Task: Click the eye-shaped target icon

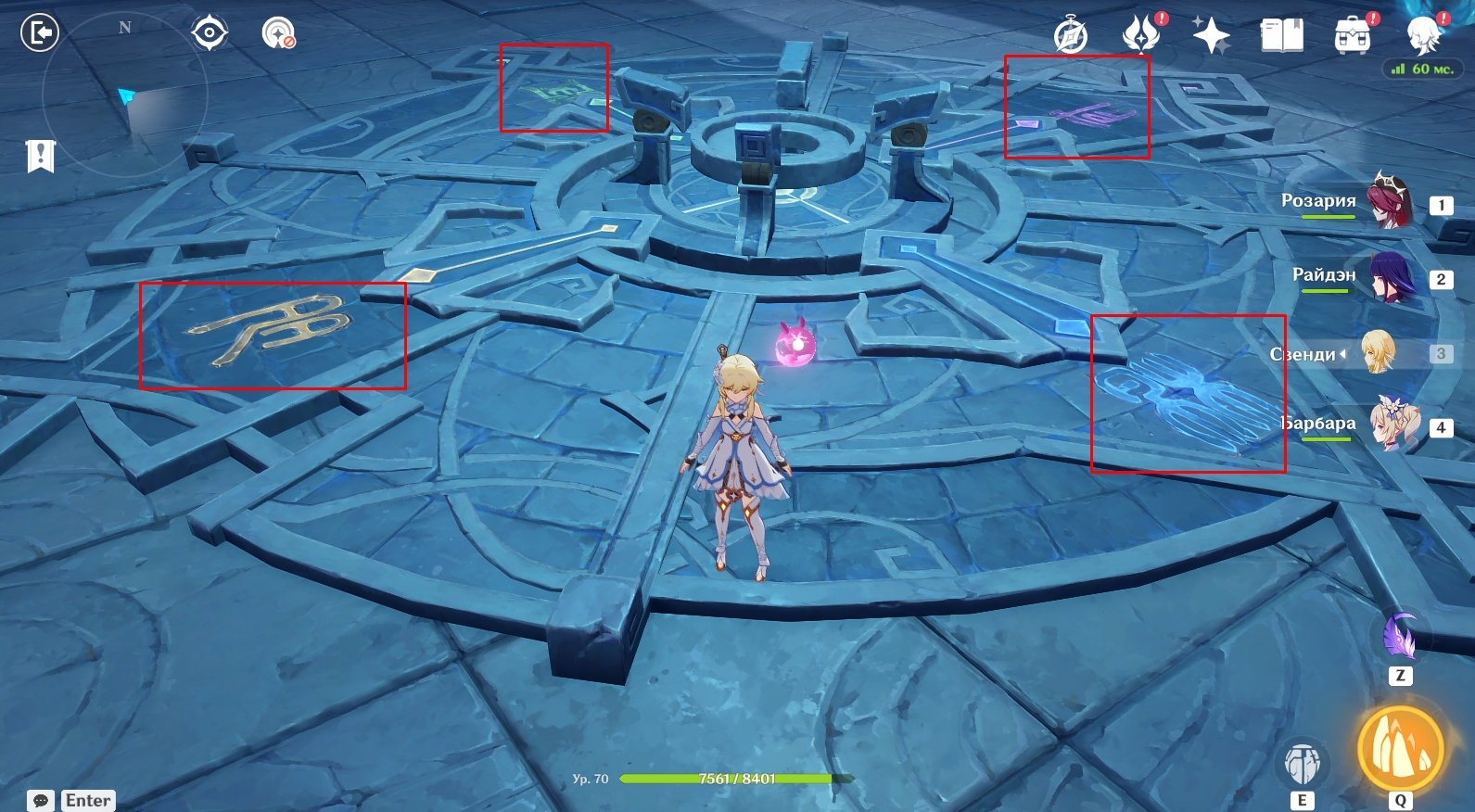Action: click(x=210, y=33)
